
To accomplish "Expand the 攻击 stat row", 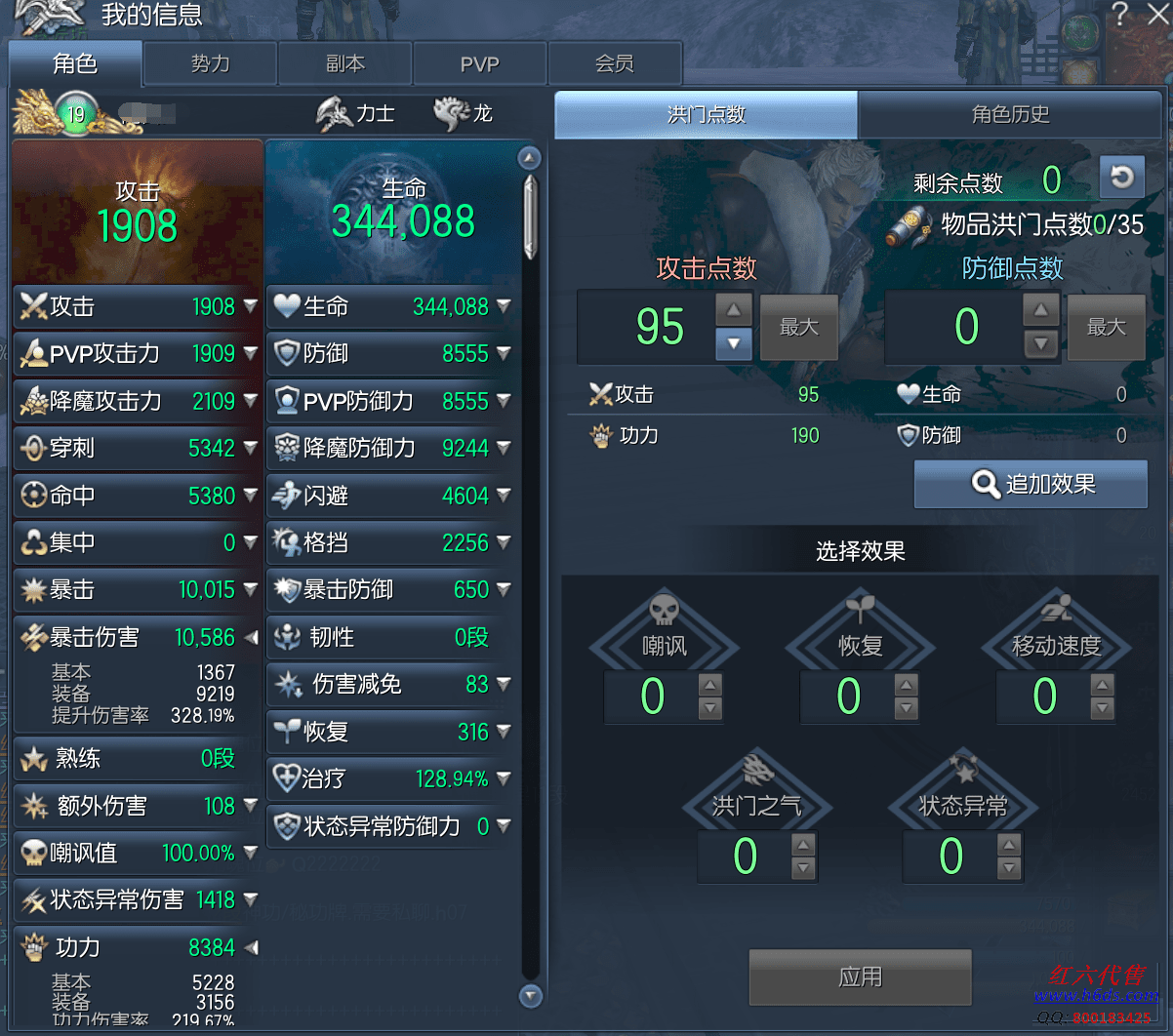I will (251, 306).
